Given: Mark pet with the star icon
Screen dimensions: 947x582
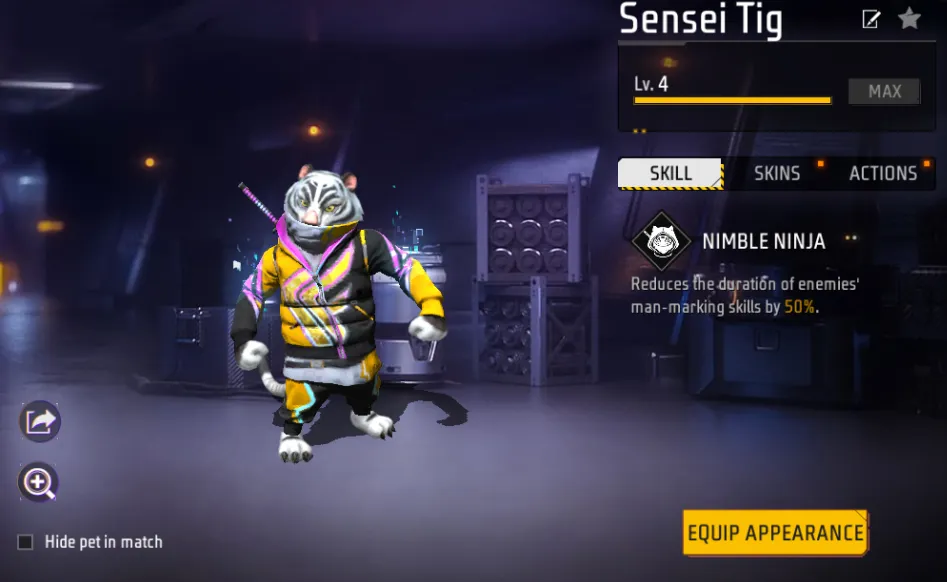Looking at the screenshot, I should [x=909, y=18].
